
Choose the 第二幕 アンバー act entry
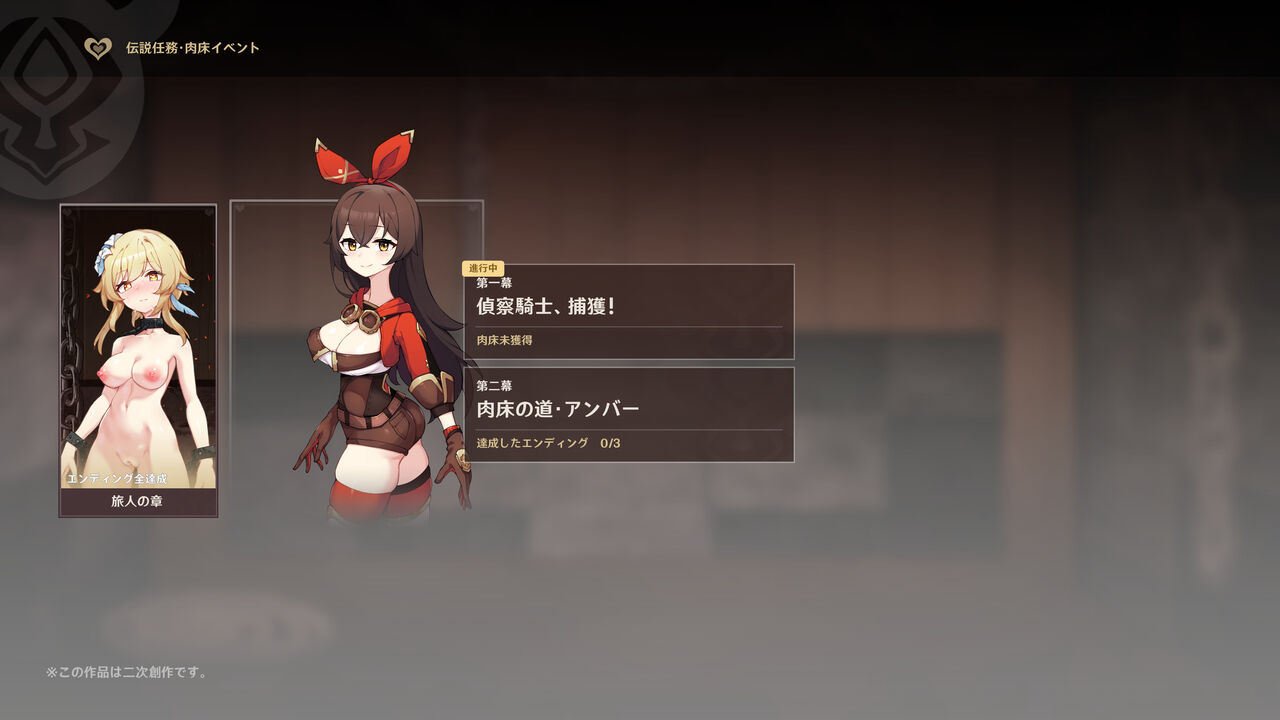tap(629, 415)
